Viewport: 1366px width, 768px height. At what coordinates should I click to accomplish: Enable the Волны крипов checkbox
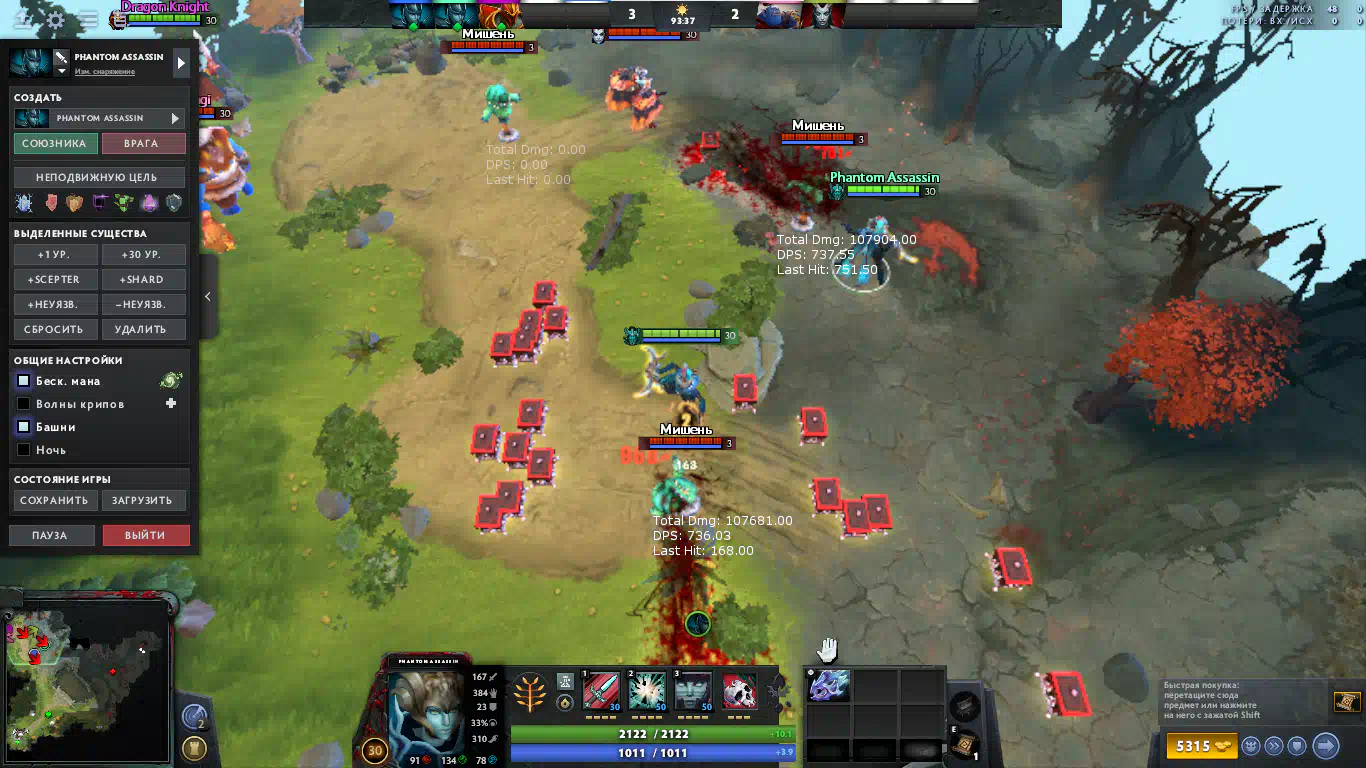pyautogui.click(x=24, y=404)
